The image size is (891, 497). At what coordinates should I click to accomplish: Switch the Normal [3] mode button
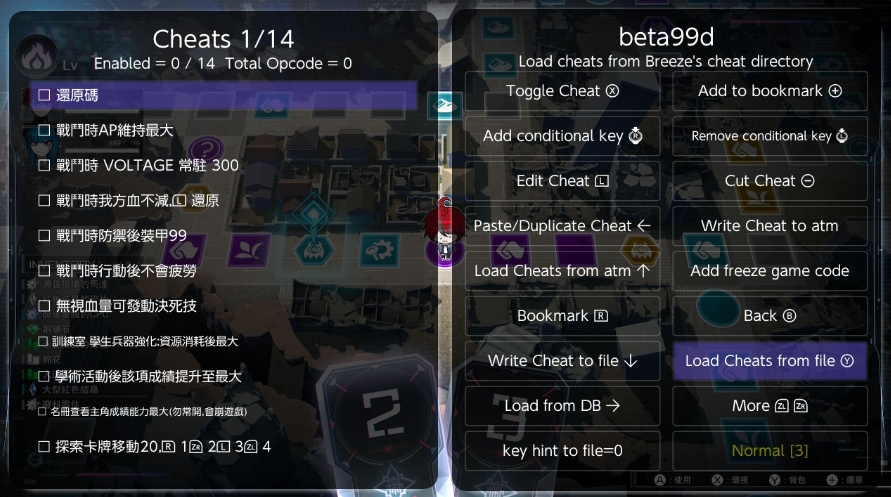(x=769, y=451)
